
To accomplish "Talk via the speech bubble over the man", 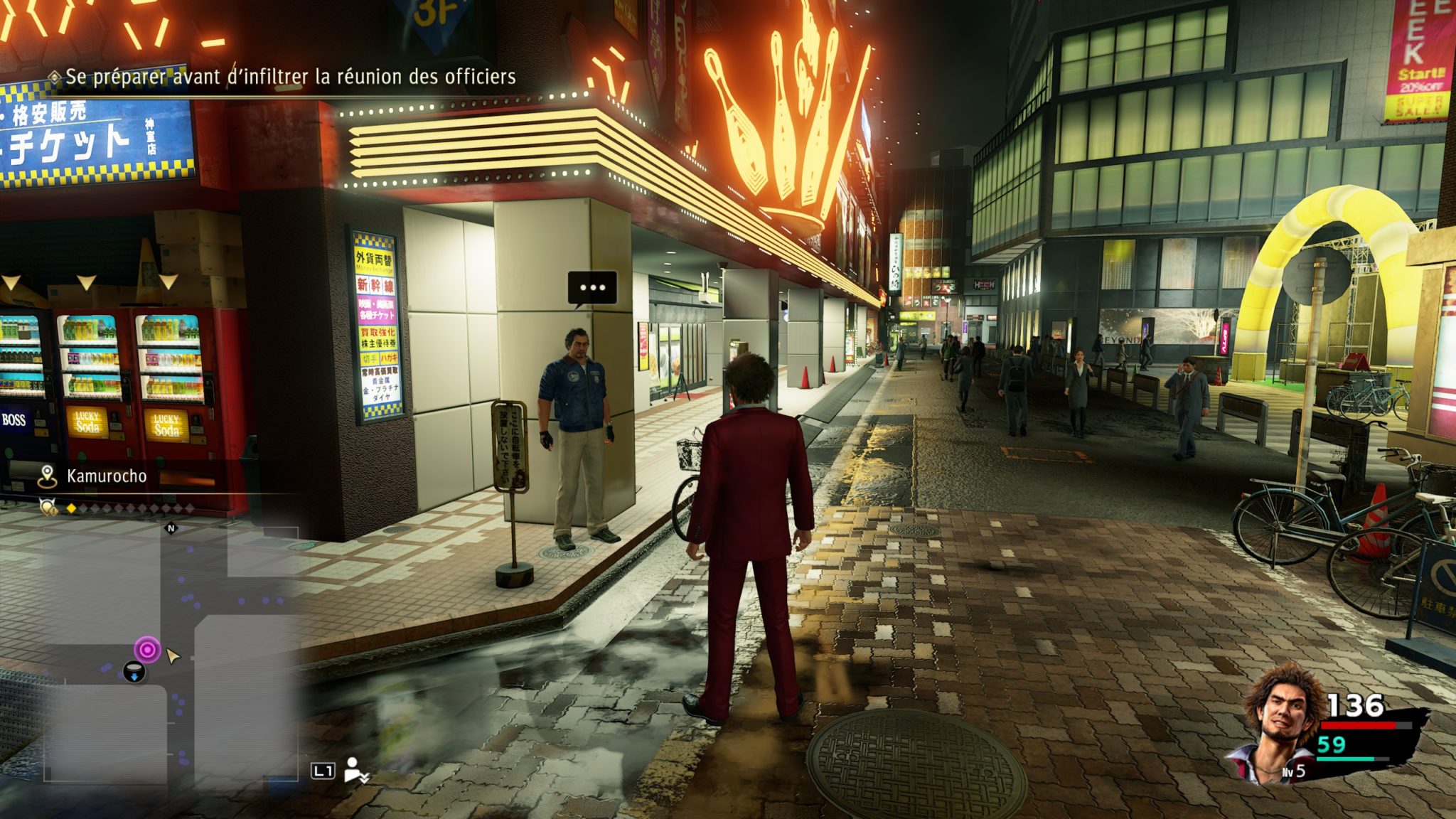I will 592,288.
